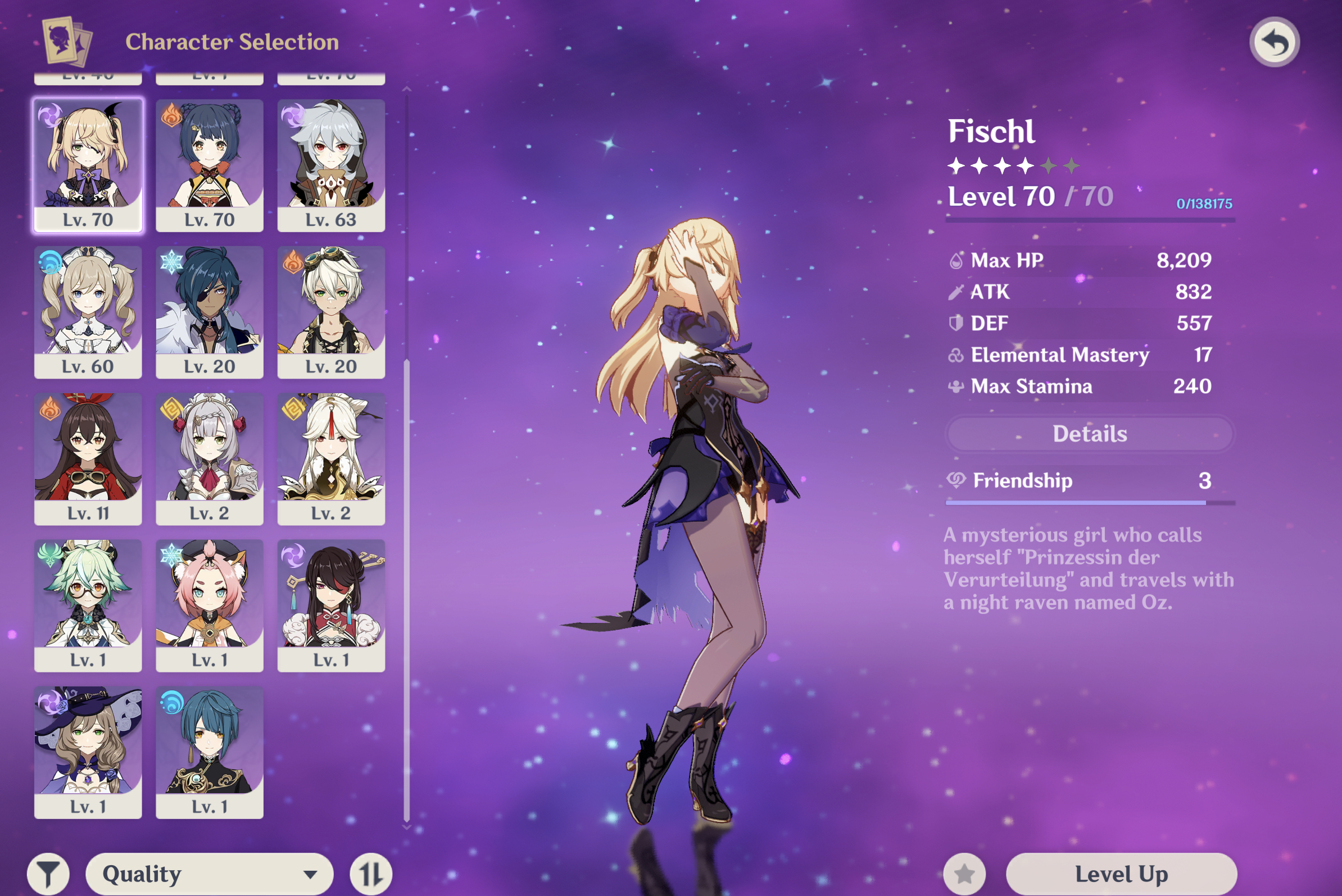The height and width of the screenshot is (896, 1342).
Task: Reverse the sort order with arrows button
Action: point(370,873)
